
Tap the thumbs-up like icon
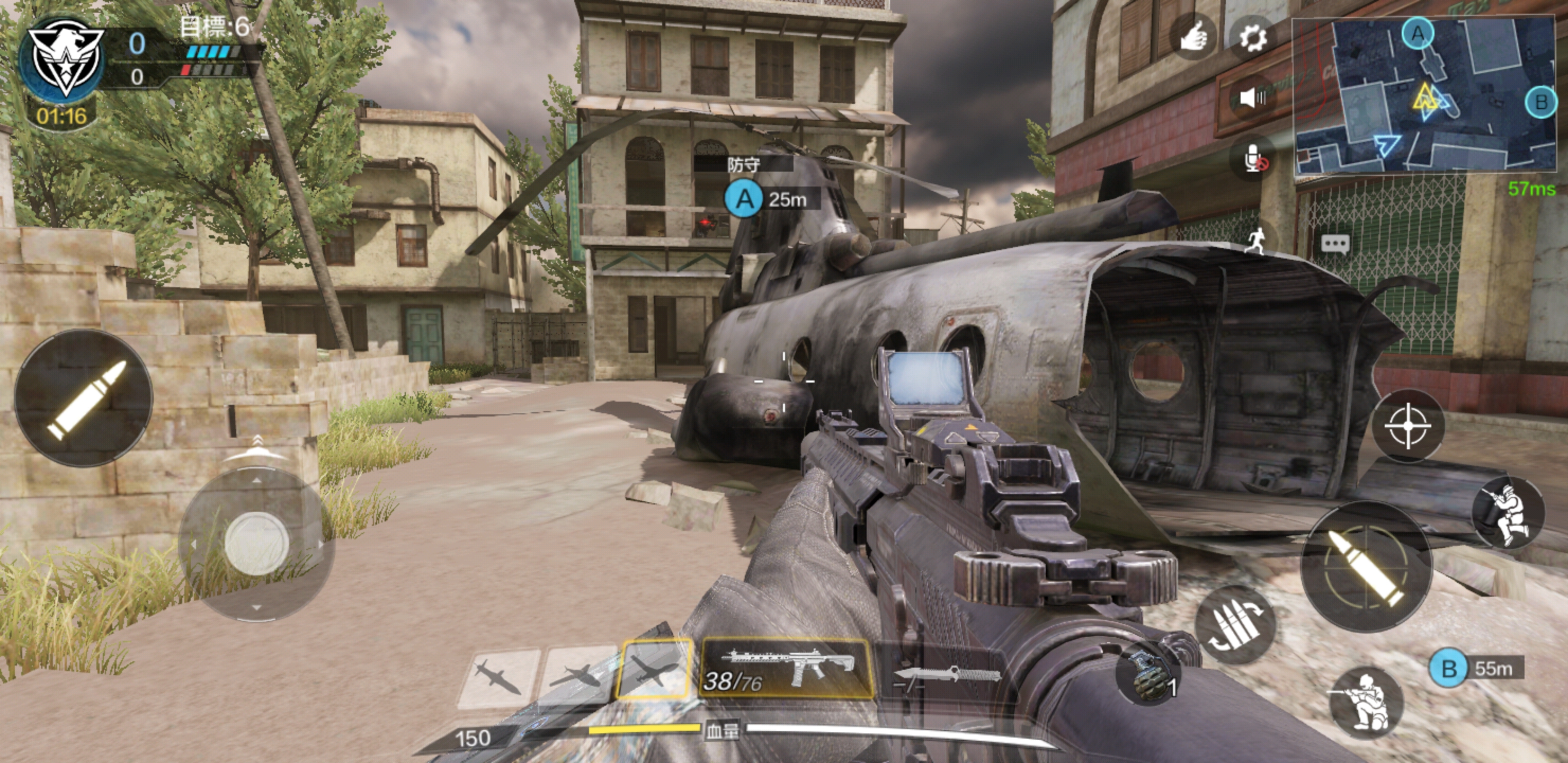tap(1192, 38)
